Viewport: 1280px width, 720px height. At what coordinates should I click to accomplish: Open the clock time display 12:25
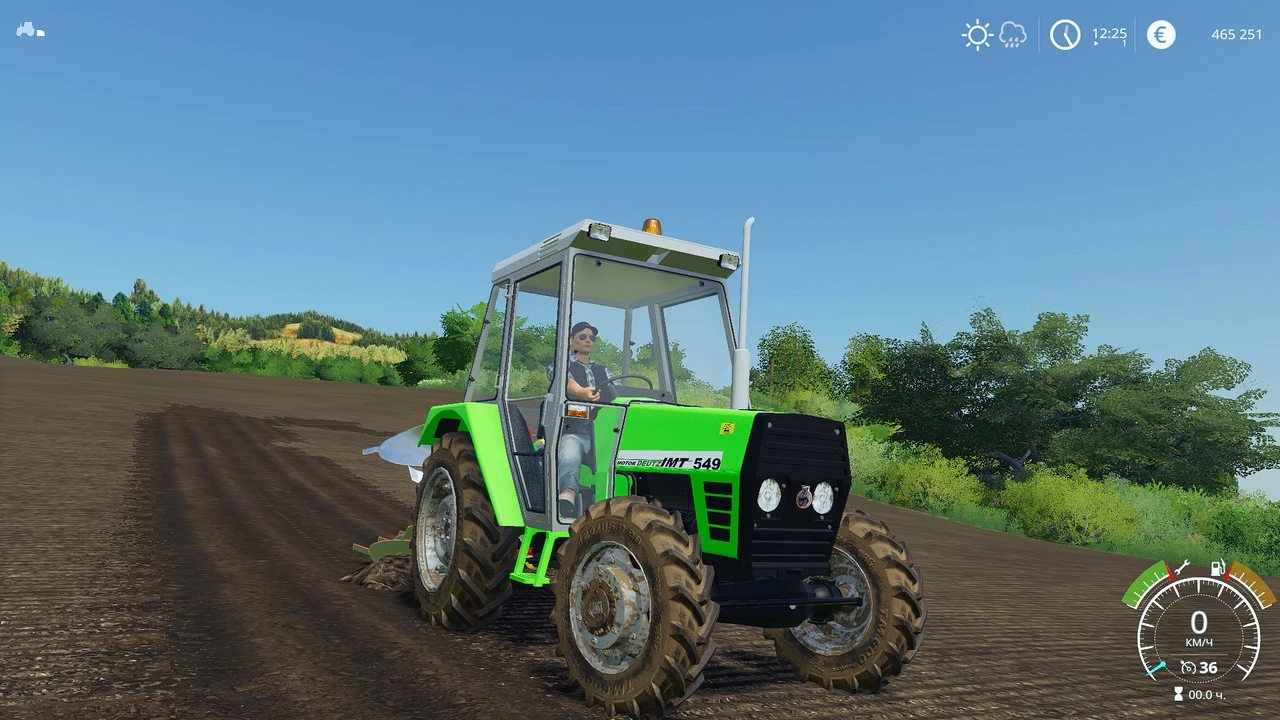click(1110, 32)
